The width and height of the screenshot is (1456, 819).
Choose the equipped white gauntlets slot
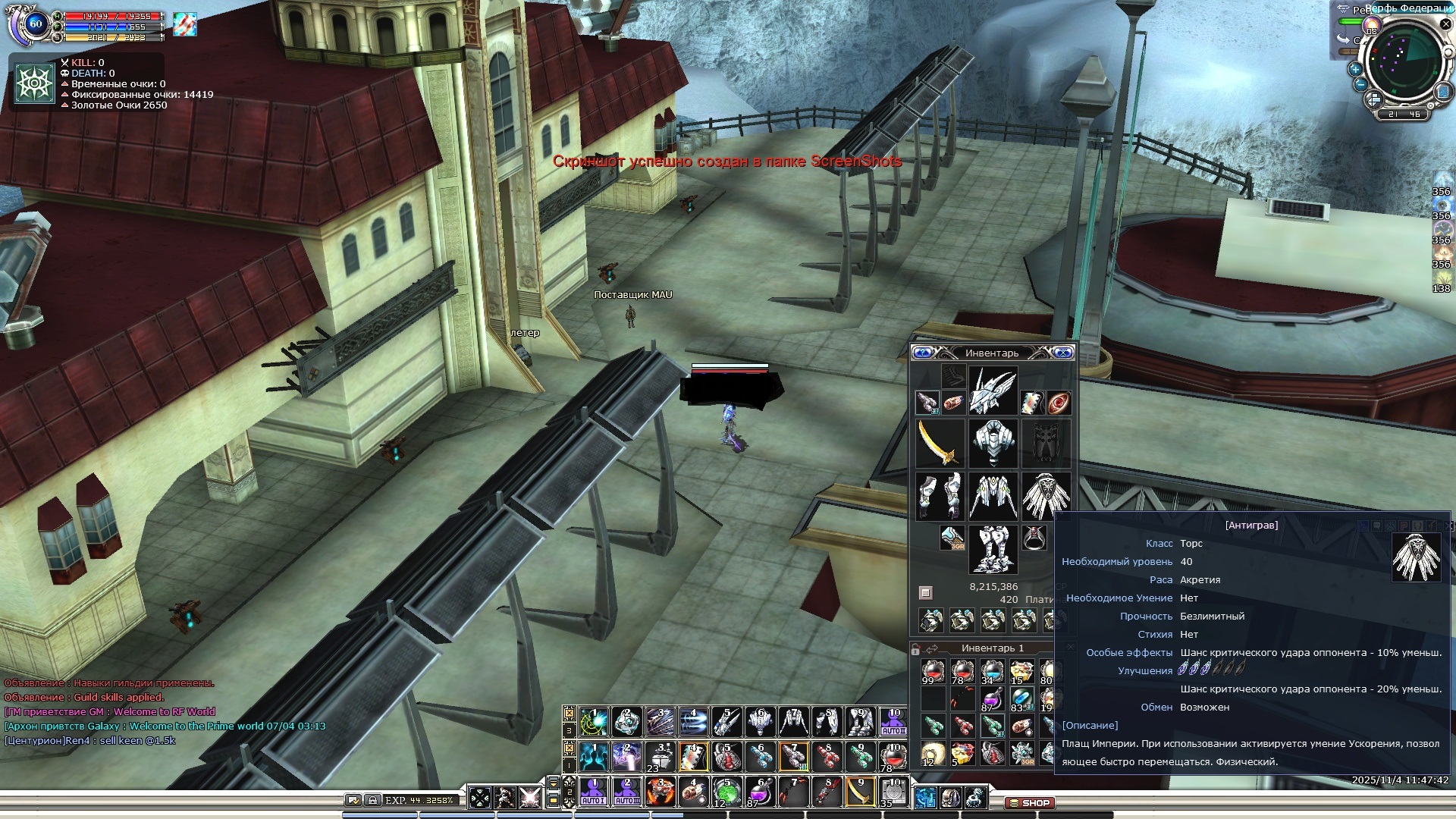pos(940,496)
